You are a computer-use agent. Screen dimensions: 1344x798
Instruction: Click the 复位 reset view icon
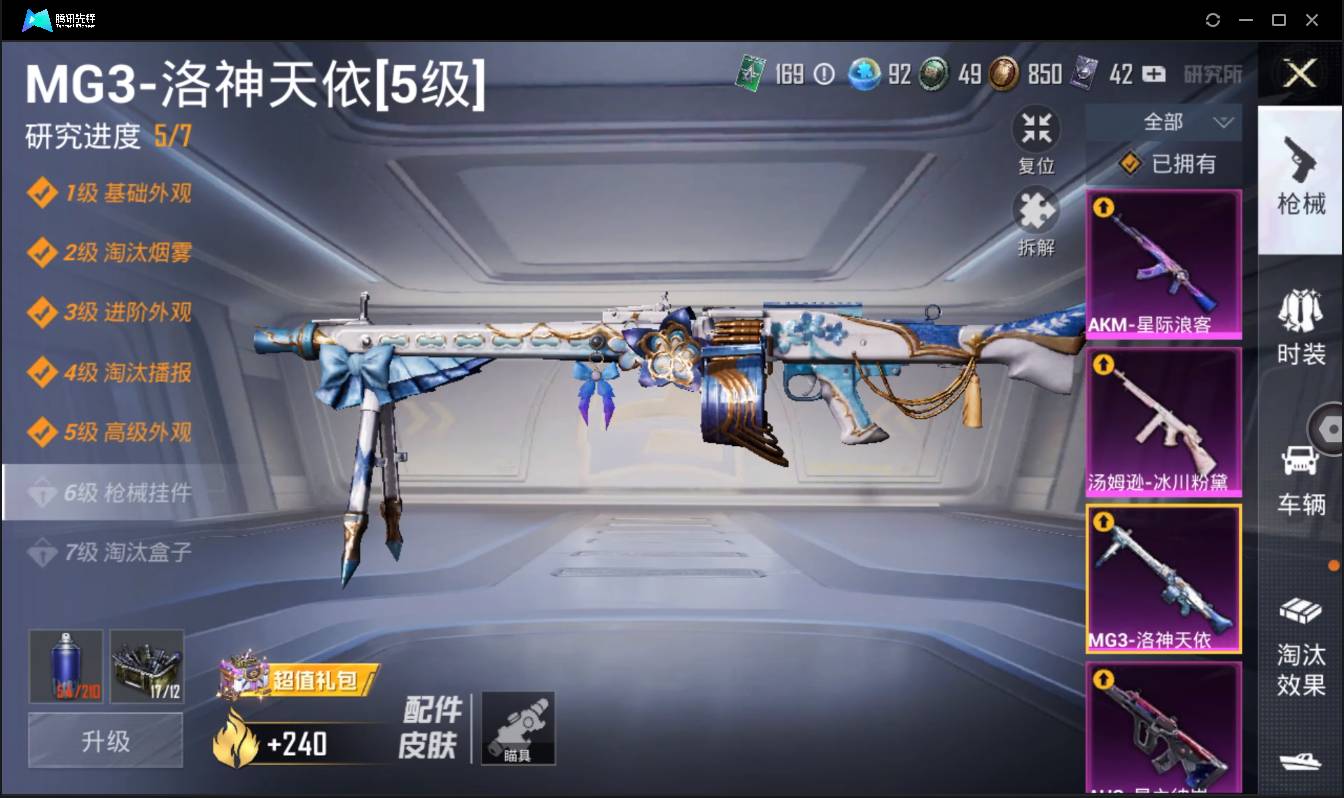pos(1036,128)
